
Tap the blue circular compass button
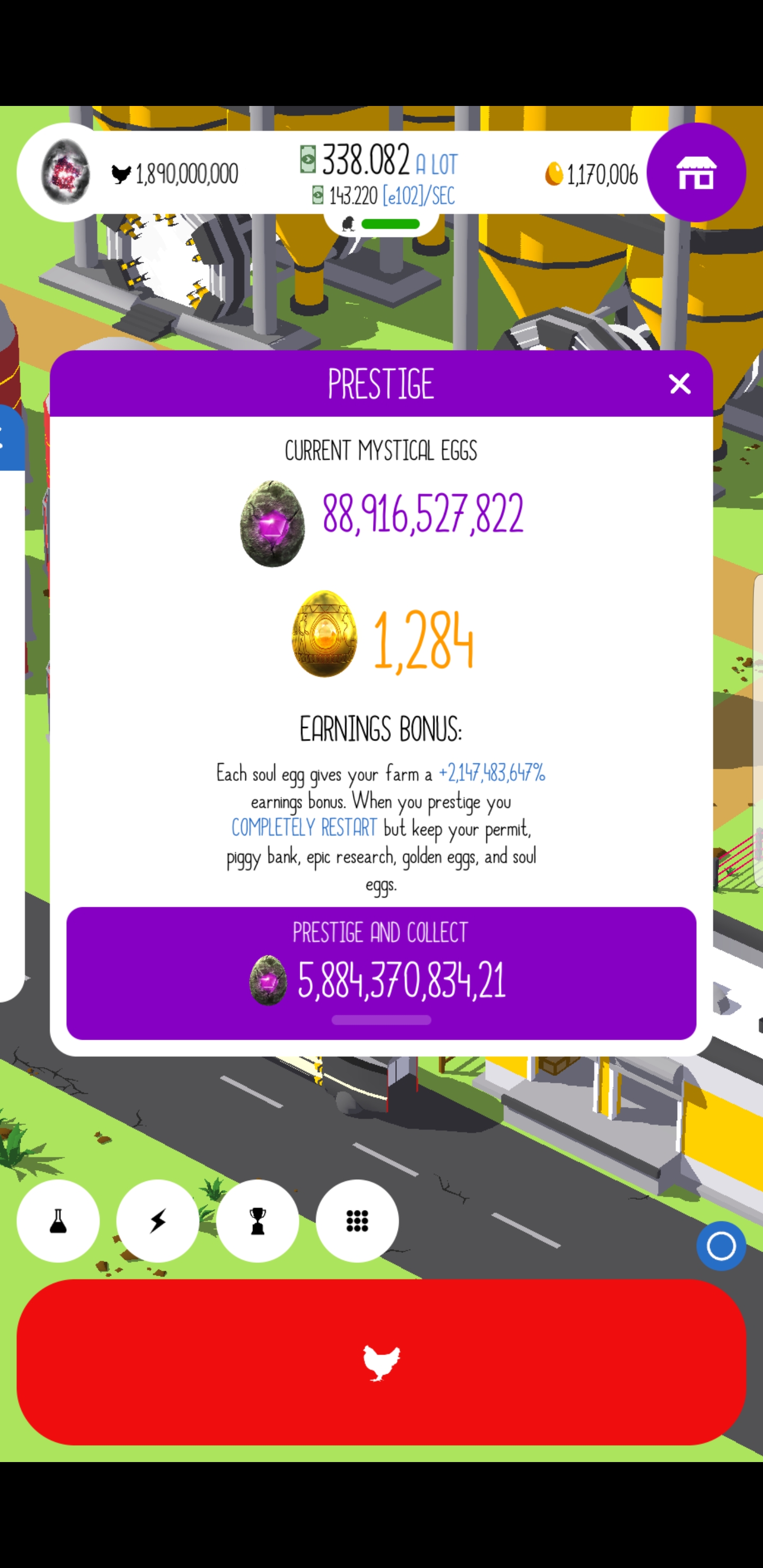click(721, 1245)
